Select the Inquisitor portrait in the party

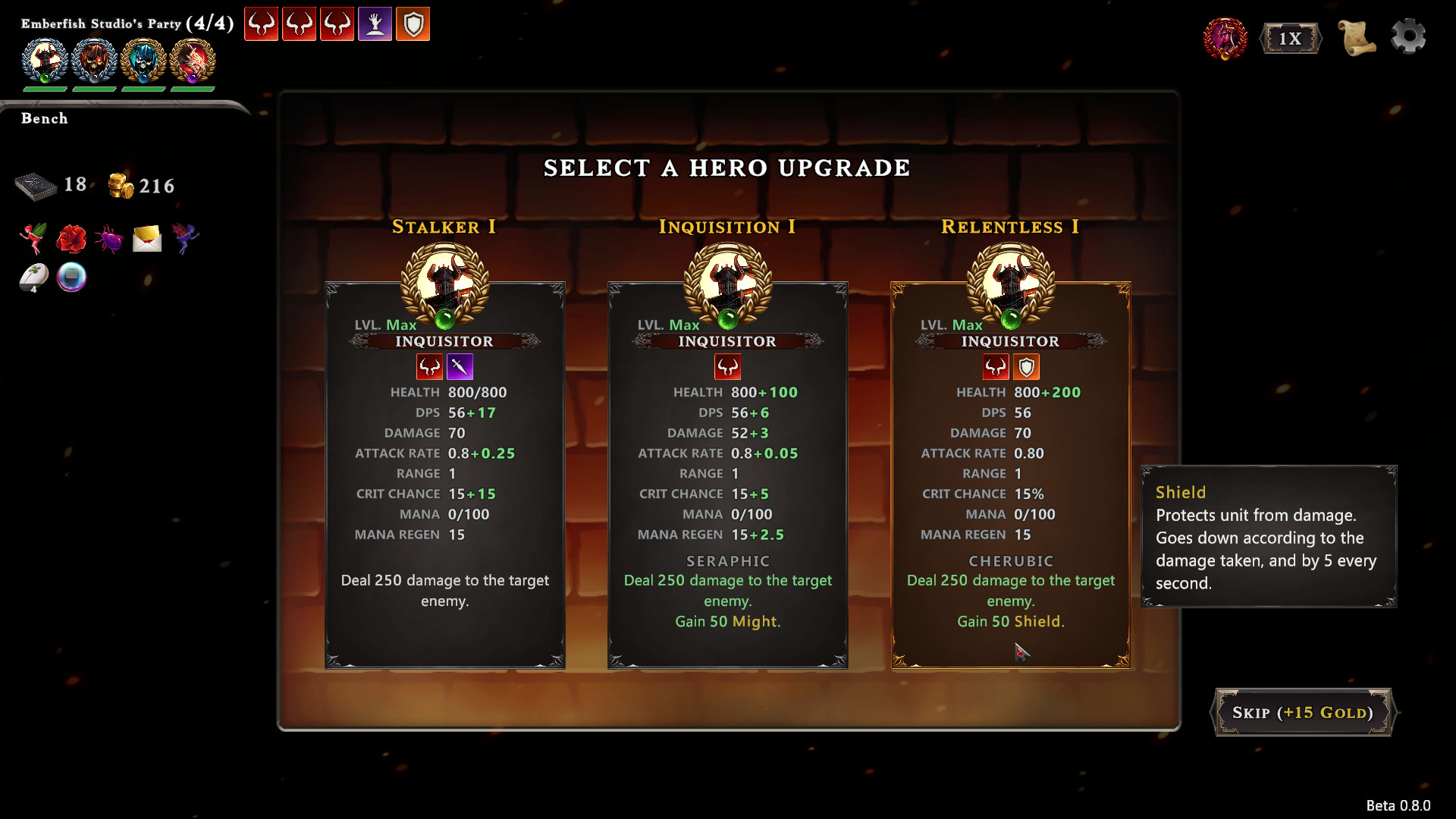[x=45, y=61]
